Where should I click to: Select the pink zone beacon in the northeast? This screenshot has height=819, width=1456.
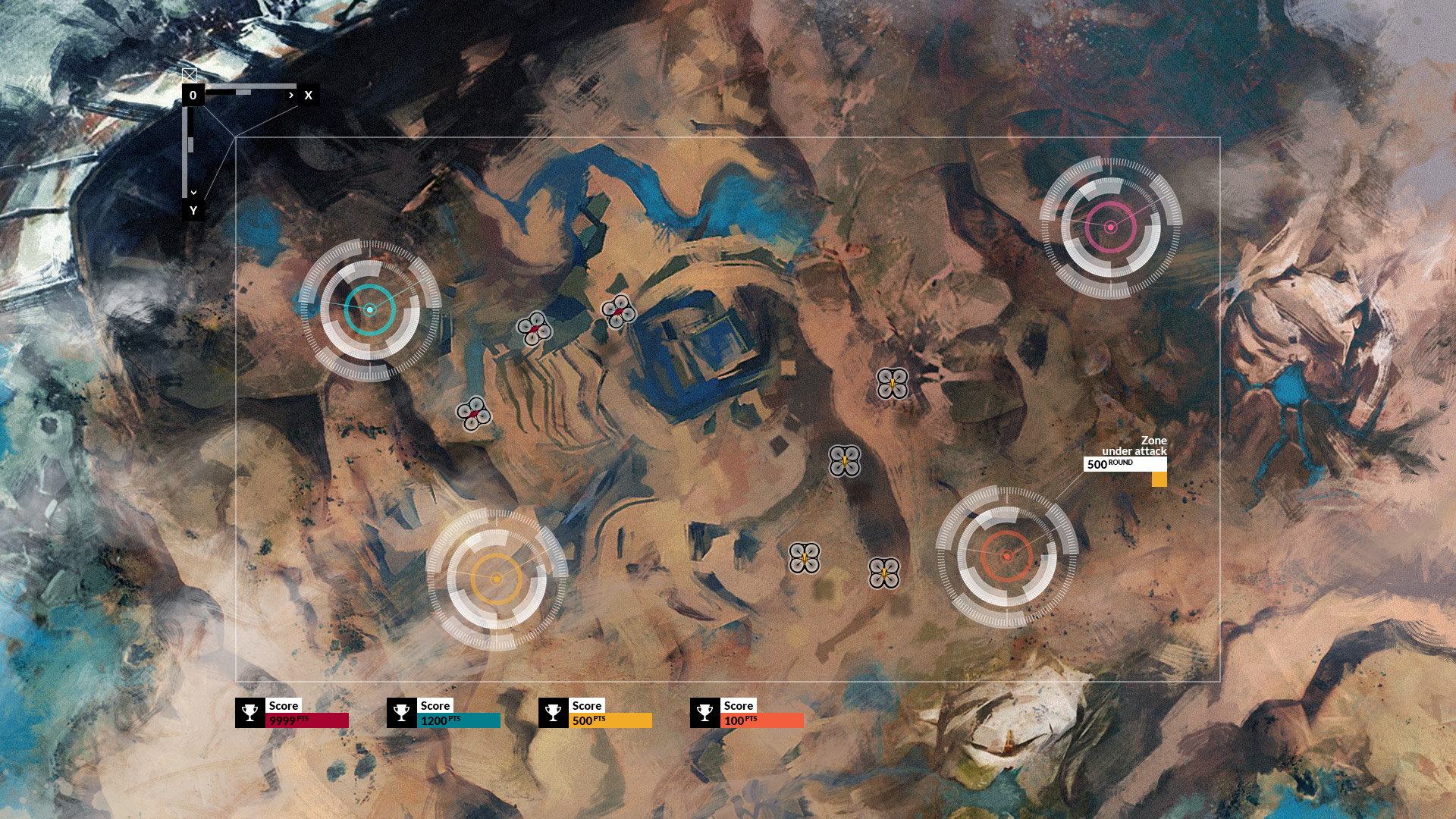1111,225
